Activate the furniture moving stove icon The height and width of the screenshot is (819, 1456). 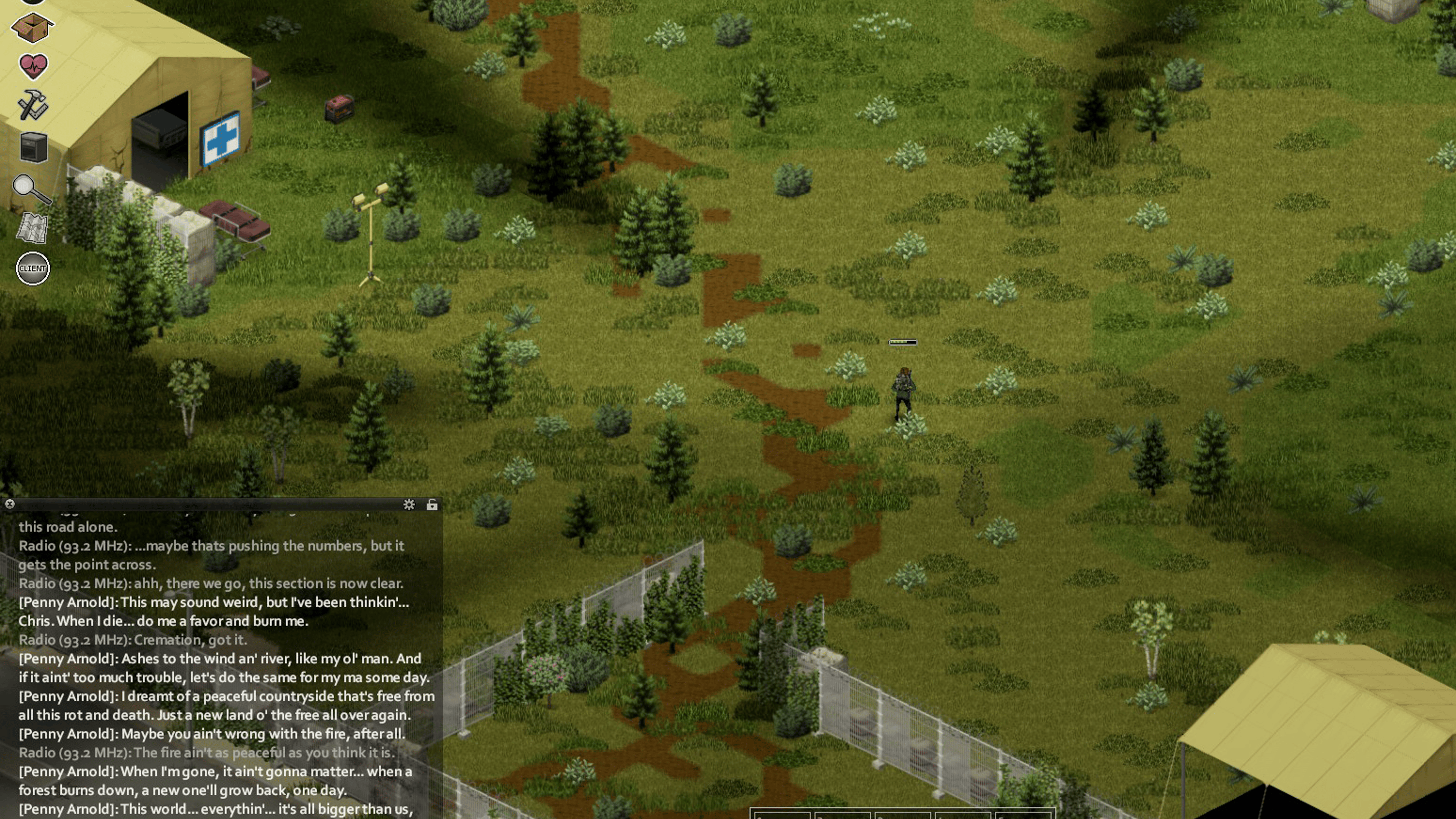pyautogui.click(x=33, y=147)
